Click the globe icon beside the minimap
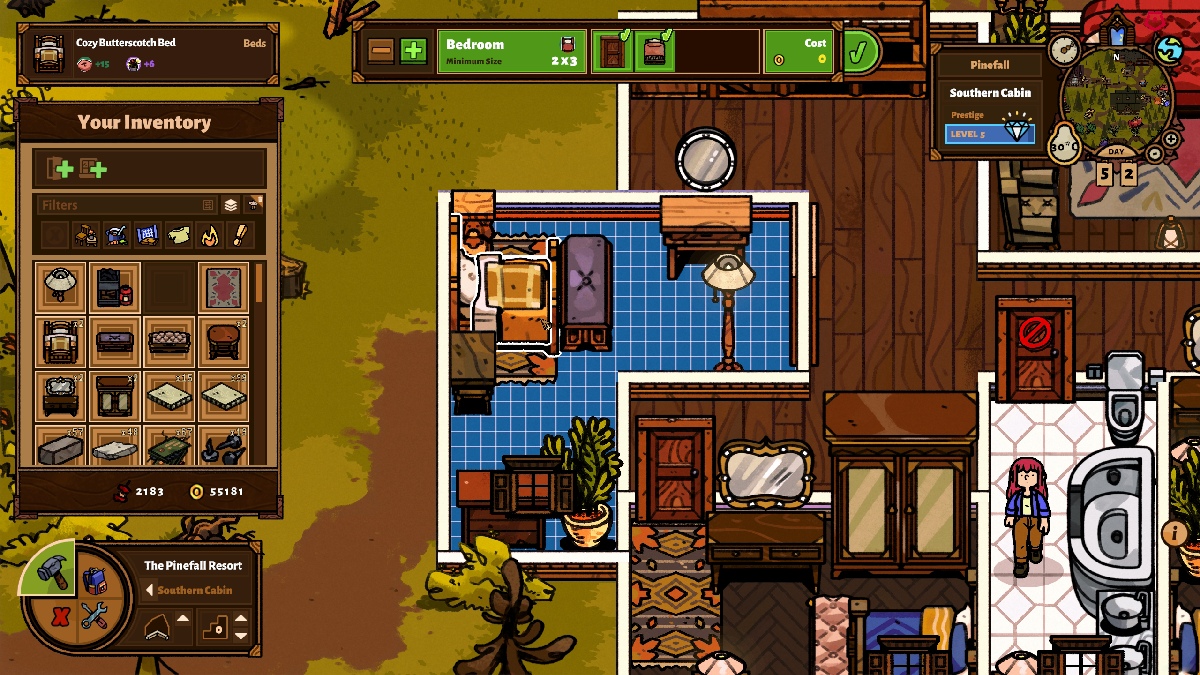This screenshot has width=1200, height=675. (x=1168, y=48)
